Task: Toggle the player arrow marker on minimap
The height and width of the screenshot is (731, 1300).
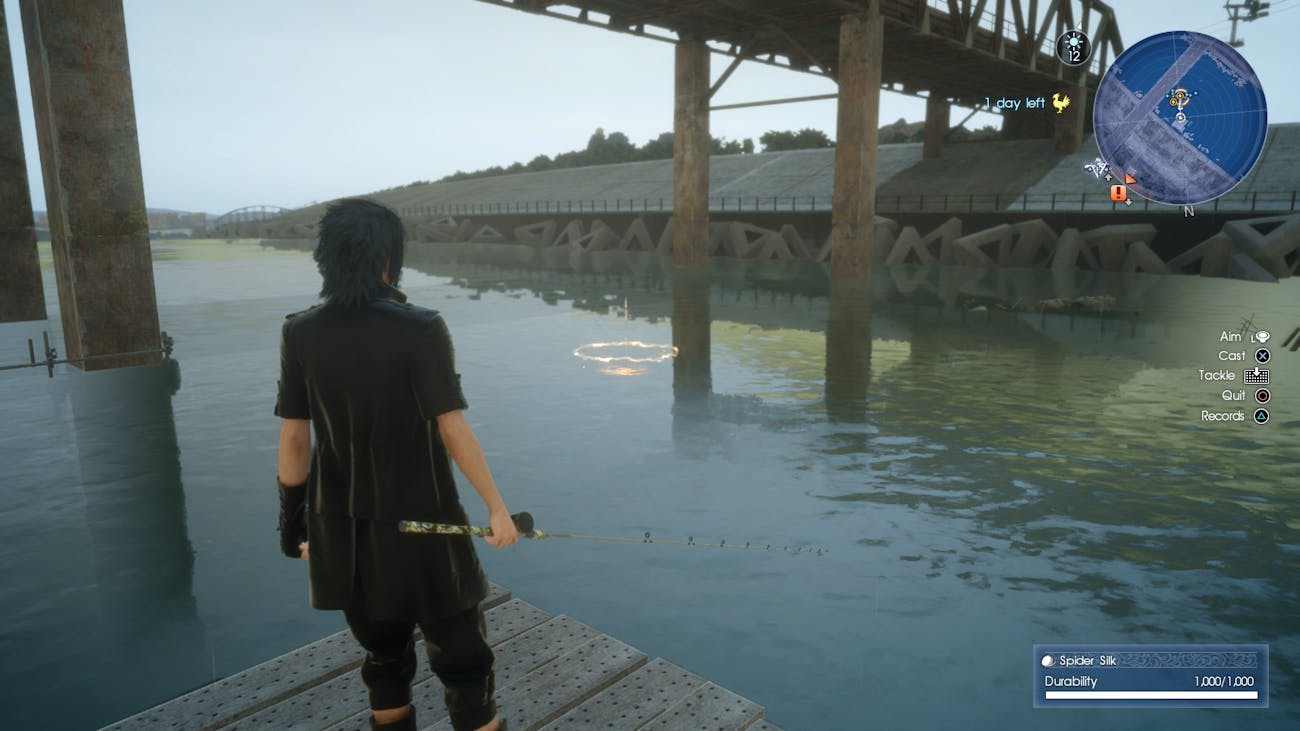Action: [1181, 117]
